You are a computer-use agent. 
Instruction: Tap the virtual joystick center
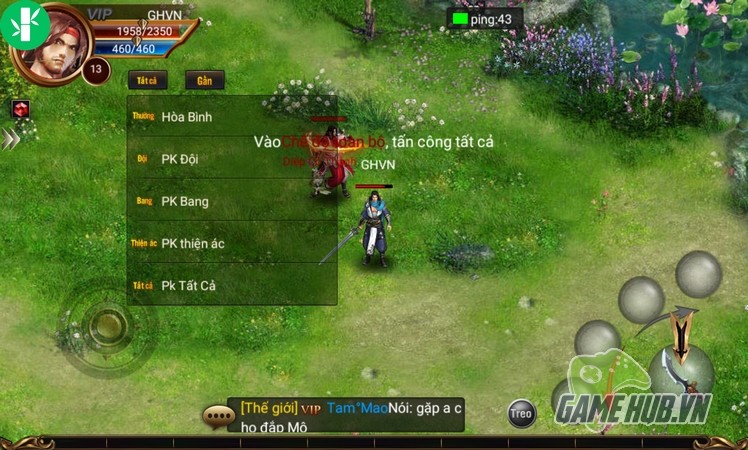(x=107, y=325)
